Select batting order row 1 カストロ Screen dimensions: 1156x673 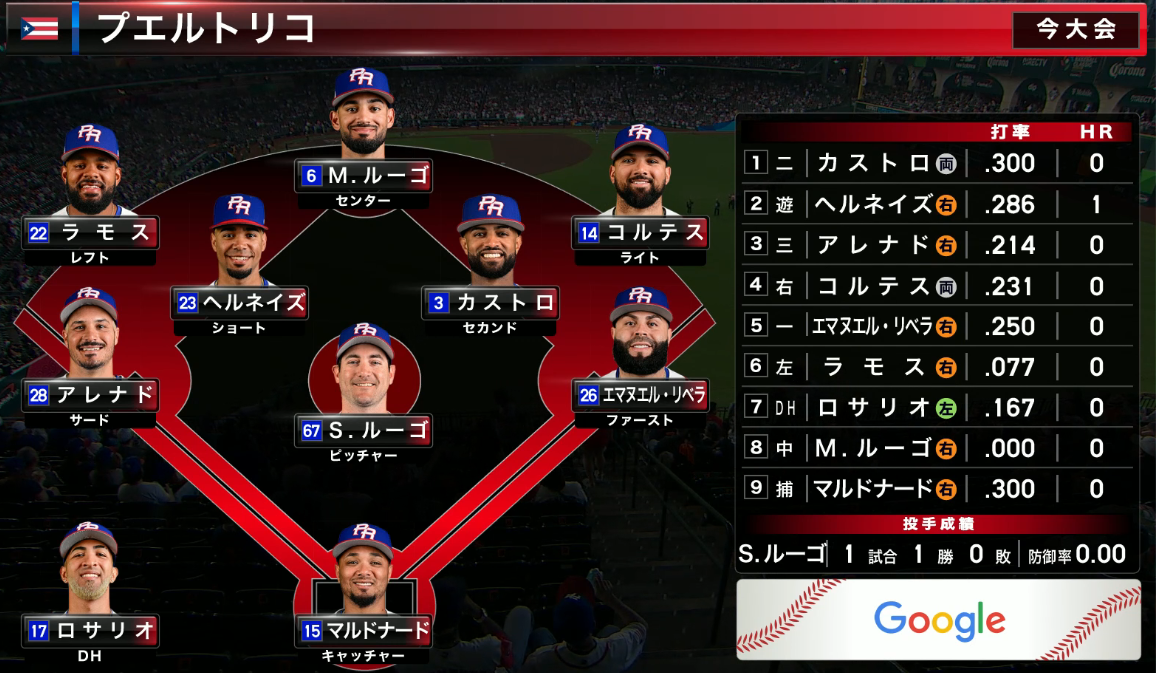point(937,163)
